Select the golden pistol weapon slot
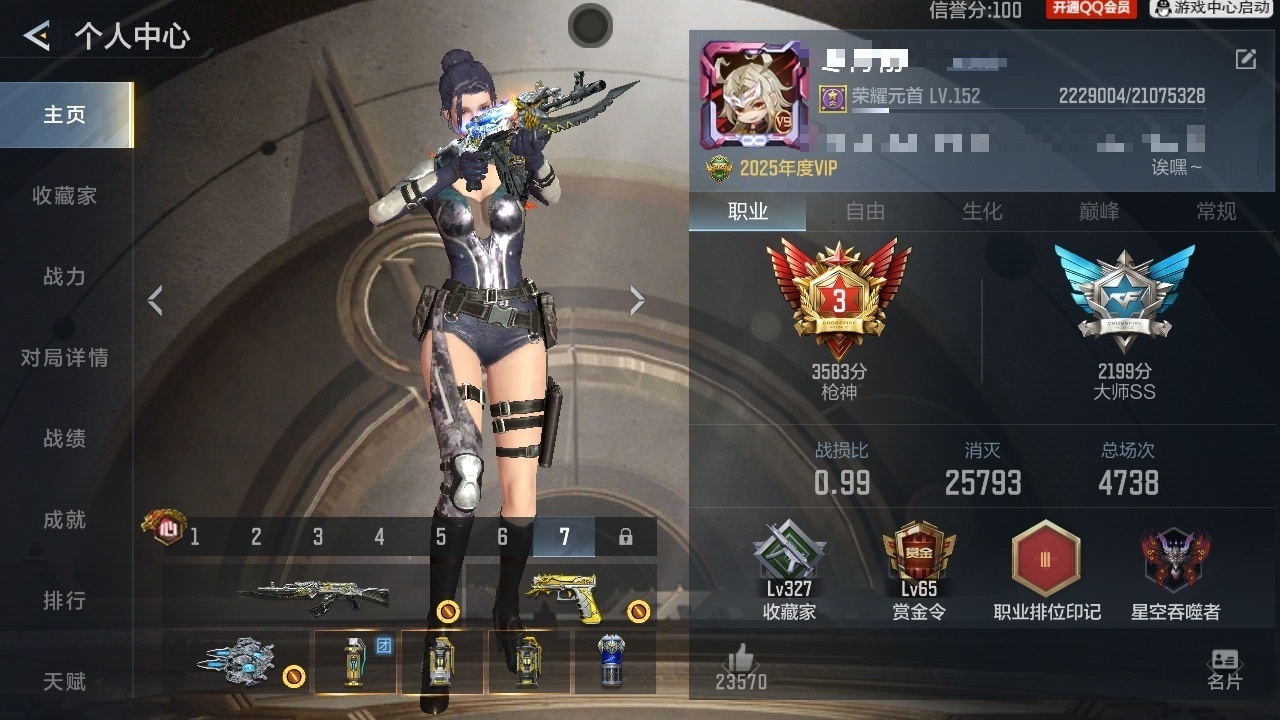The image size is (1280, 720). (562, 595)
